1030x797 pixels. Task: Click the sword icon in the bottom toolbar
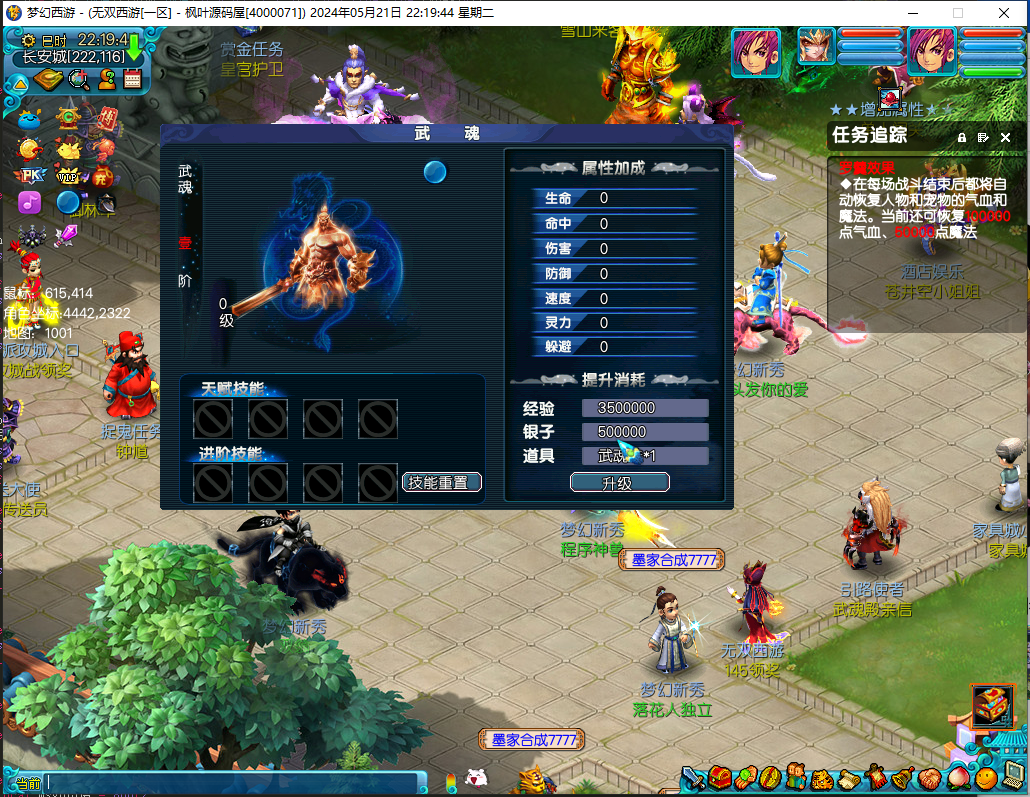(x=695, y=778)
